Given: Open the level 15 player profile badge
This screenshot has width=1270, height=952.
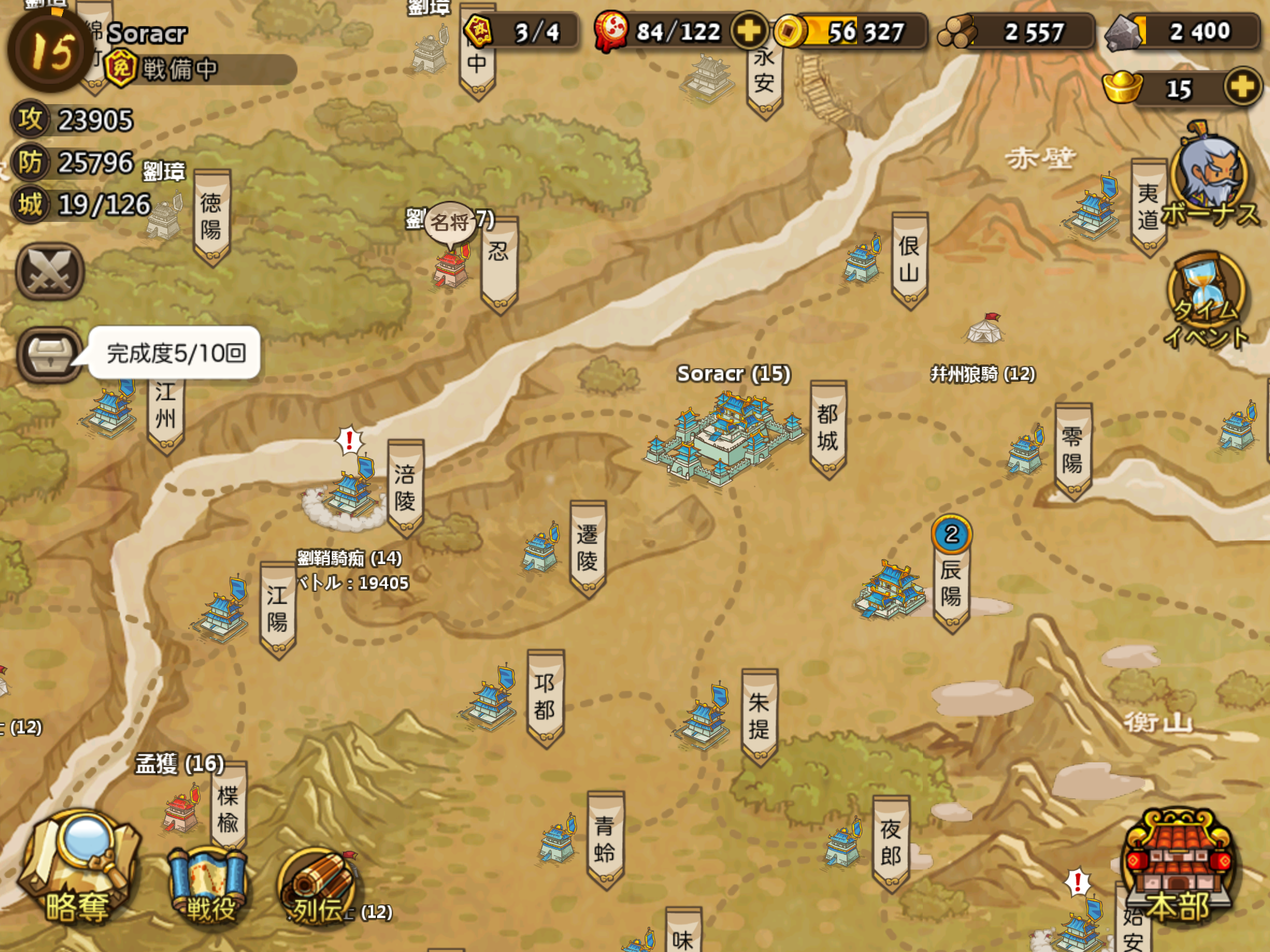Looking at the screenshot, I should tap(50, 50).
